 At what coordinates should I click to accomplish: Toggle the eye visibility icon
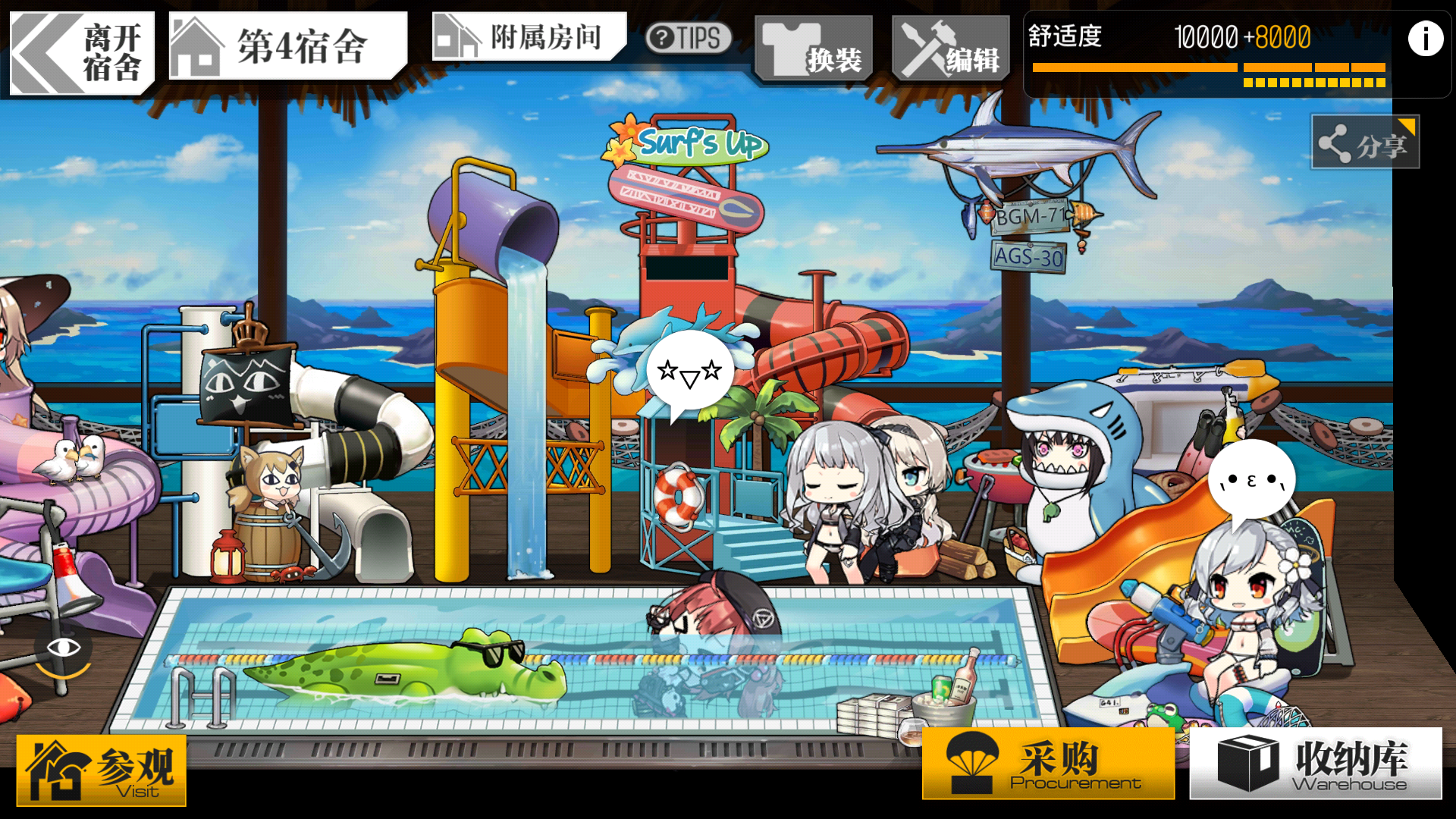tap(64, 648)
